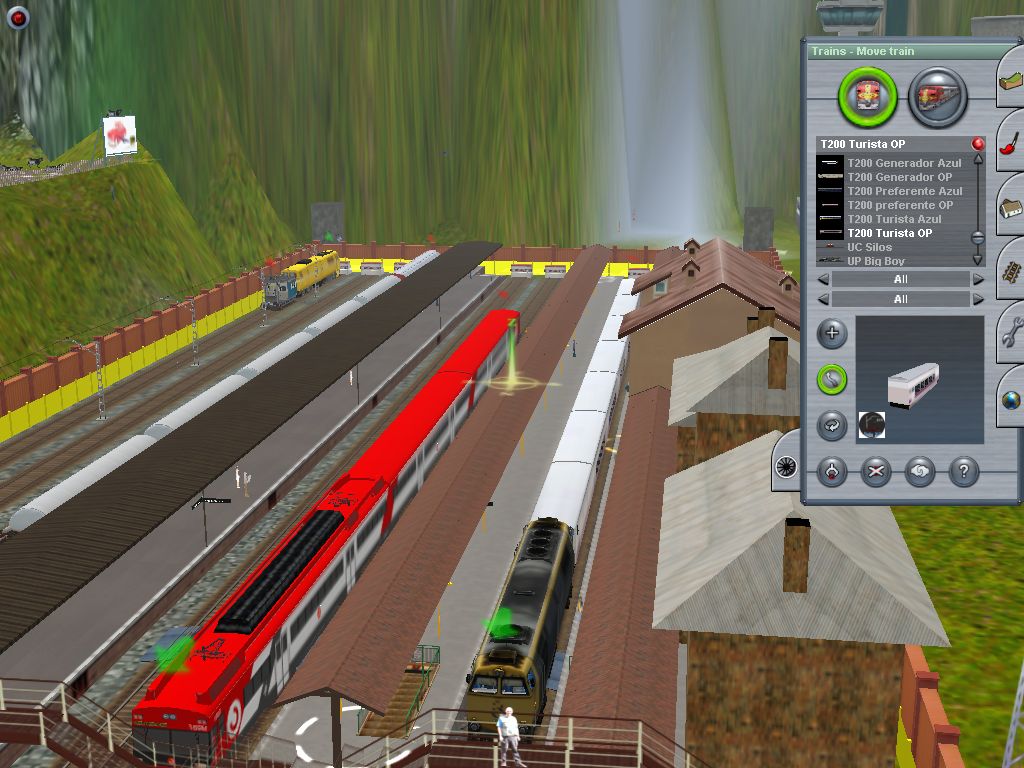The width and height of the screenshot is (1024, 768).
Task: Pick UP Big Boy from the list
Action: (875, 261)
